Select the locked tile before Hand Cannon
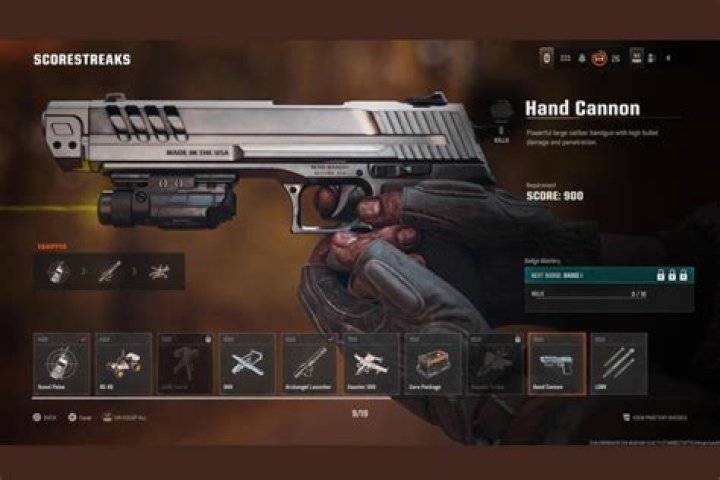720x480 pixels. pos(494,363)
